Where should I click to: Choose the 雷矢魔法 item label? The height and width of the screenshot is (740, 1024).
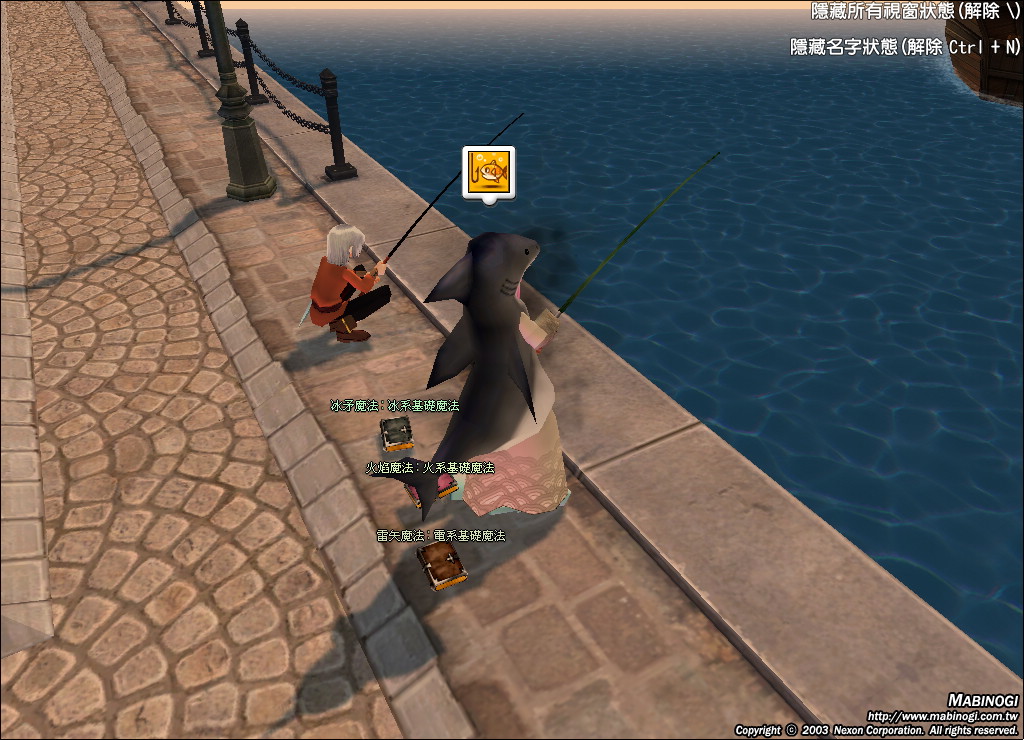pyautogui.click(x=441, y=536)
